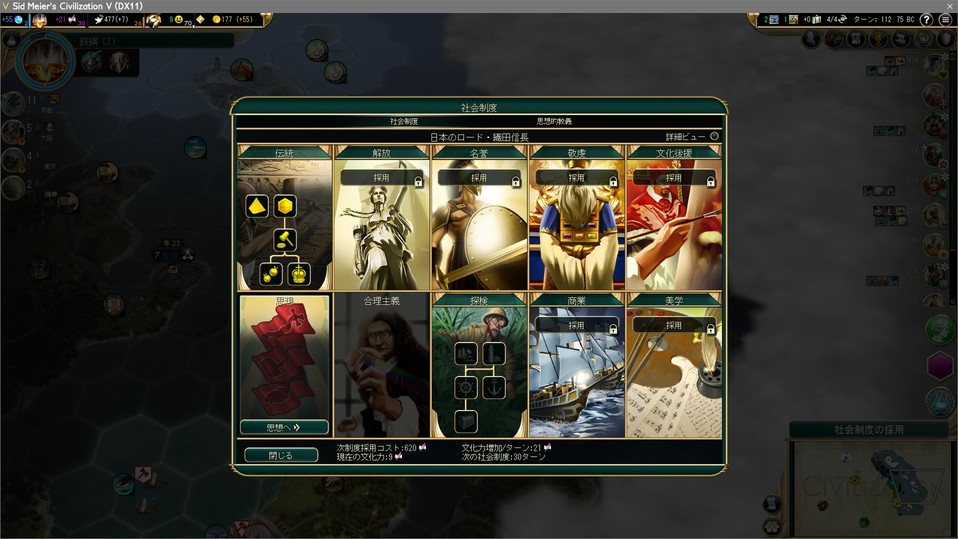Adopt the 美学 (Aesthetics) policy tree
This screenshot has width=958, height=539.
674,326
